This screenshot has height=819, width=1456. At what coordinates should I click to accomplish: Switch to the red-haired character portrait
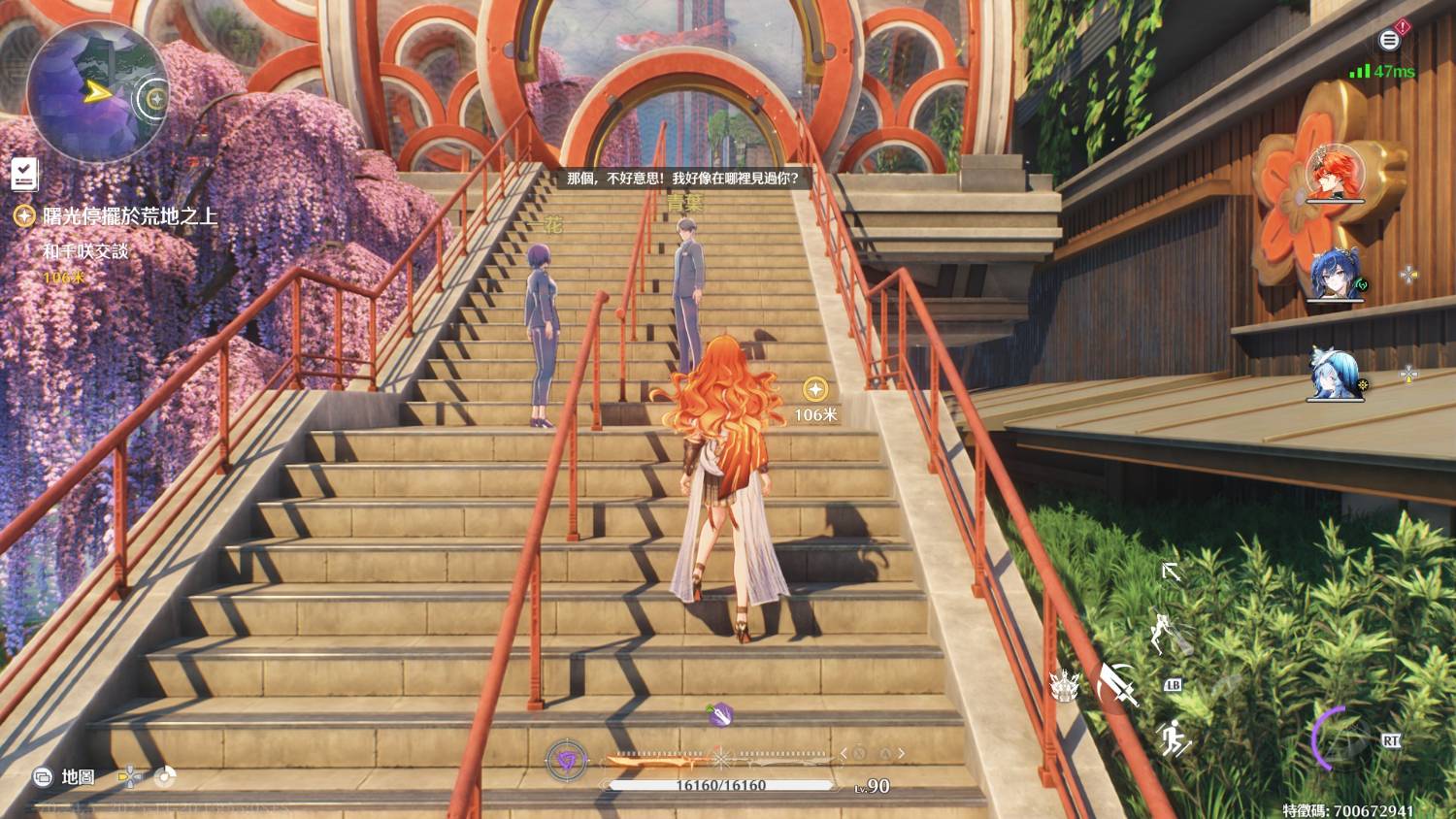coord(1335,174)
